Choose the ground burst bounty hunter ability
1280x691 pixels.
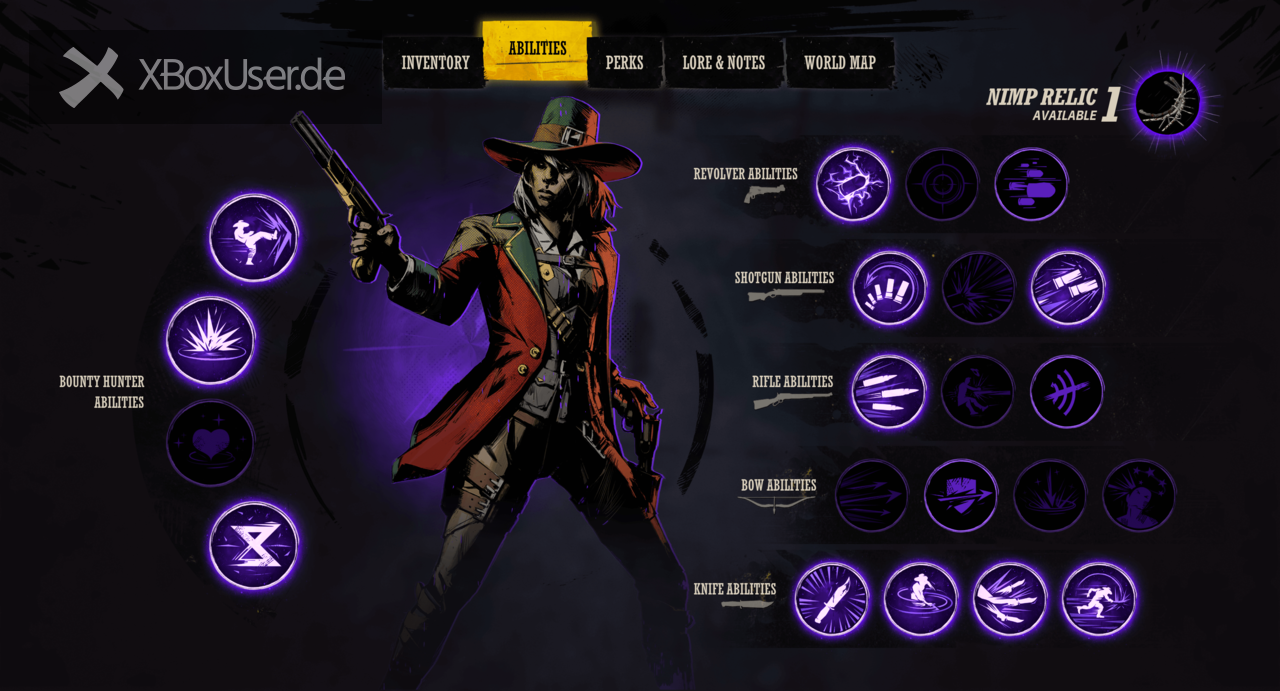click(211, 340)
